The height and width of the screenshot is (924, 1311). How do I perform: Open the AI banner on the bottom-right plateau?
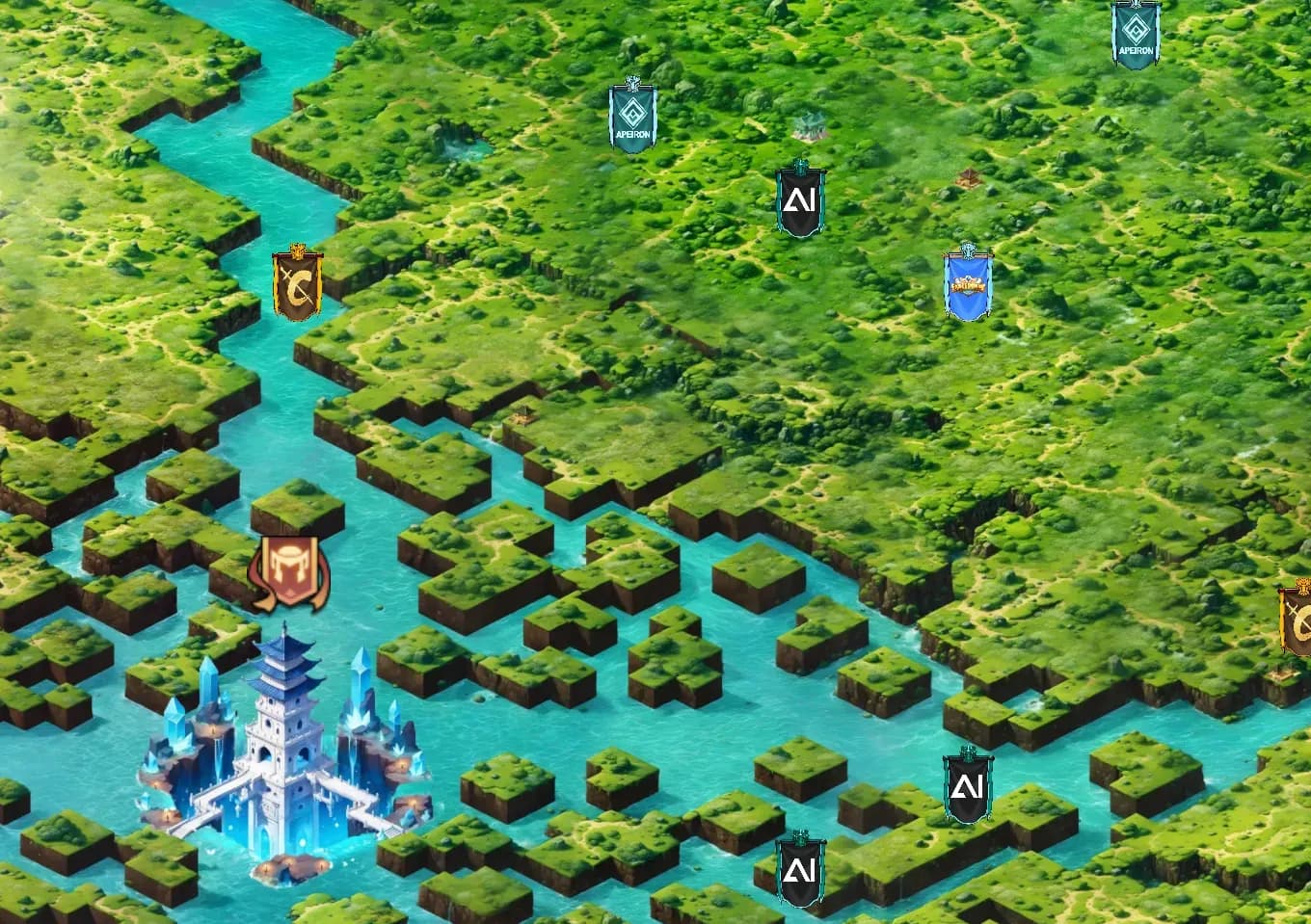(x=967, y=788)
